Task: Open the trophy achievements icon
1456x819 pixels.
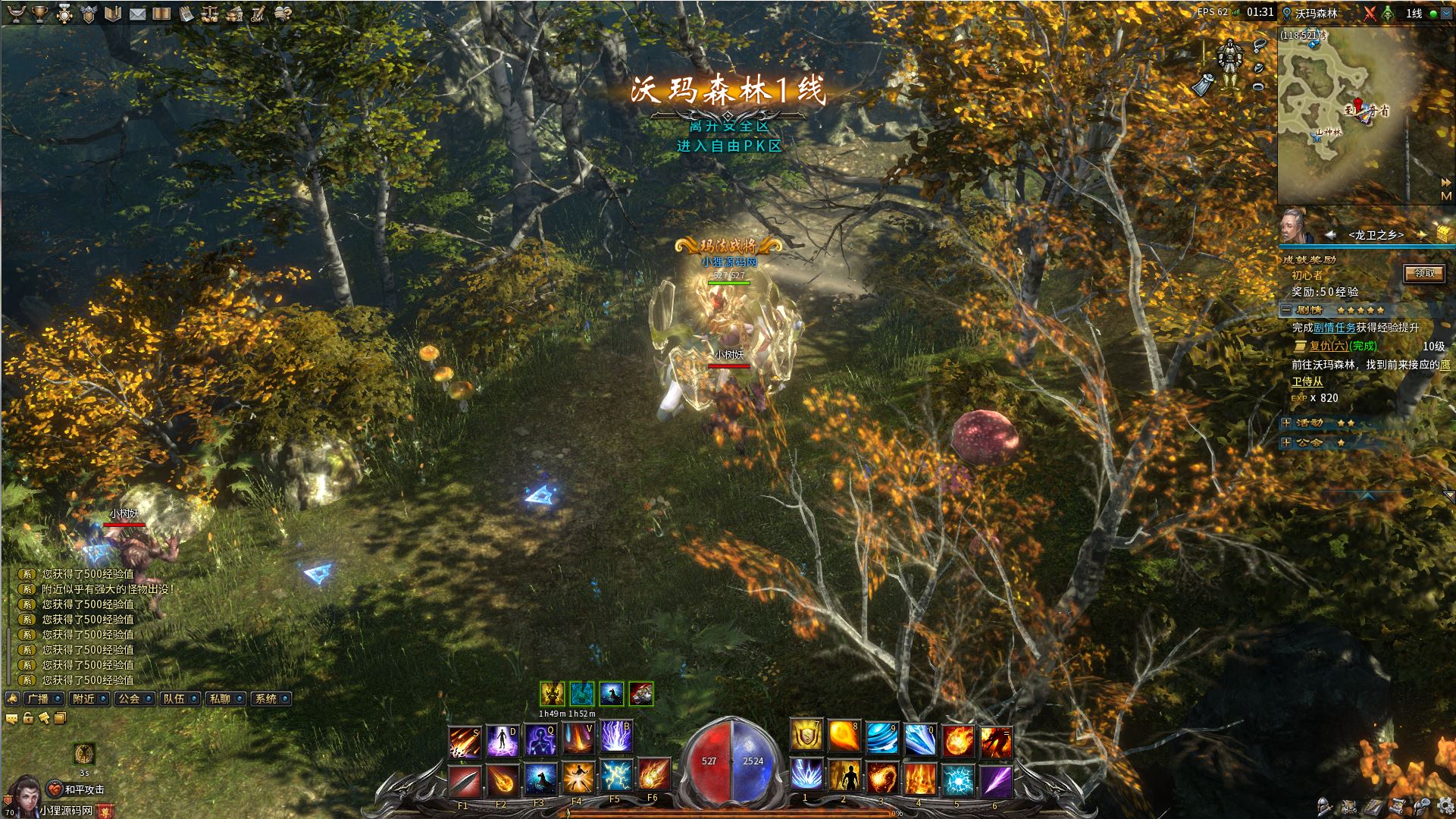Action: point(40,14)
